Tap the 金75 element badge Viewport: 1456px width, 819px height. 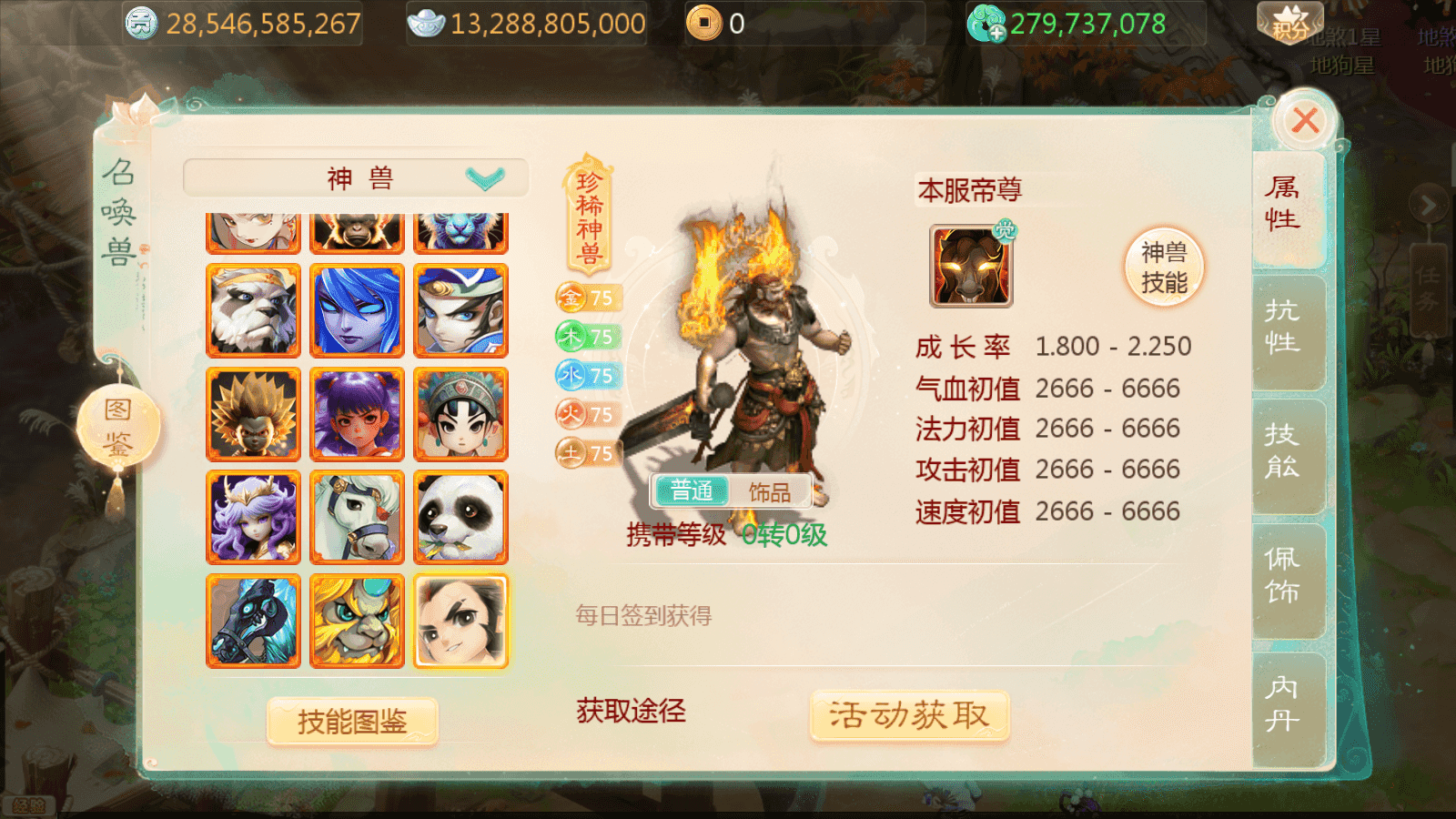587,295
